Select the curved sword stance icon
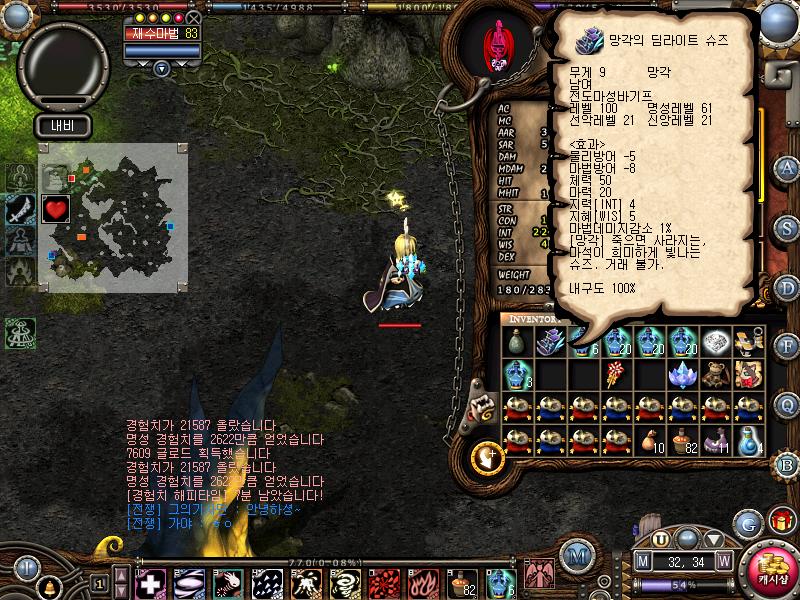This screenshot has height=600, width=800. 21,209
